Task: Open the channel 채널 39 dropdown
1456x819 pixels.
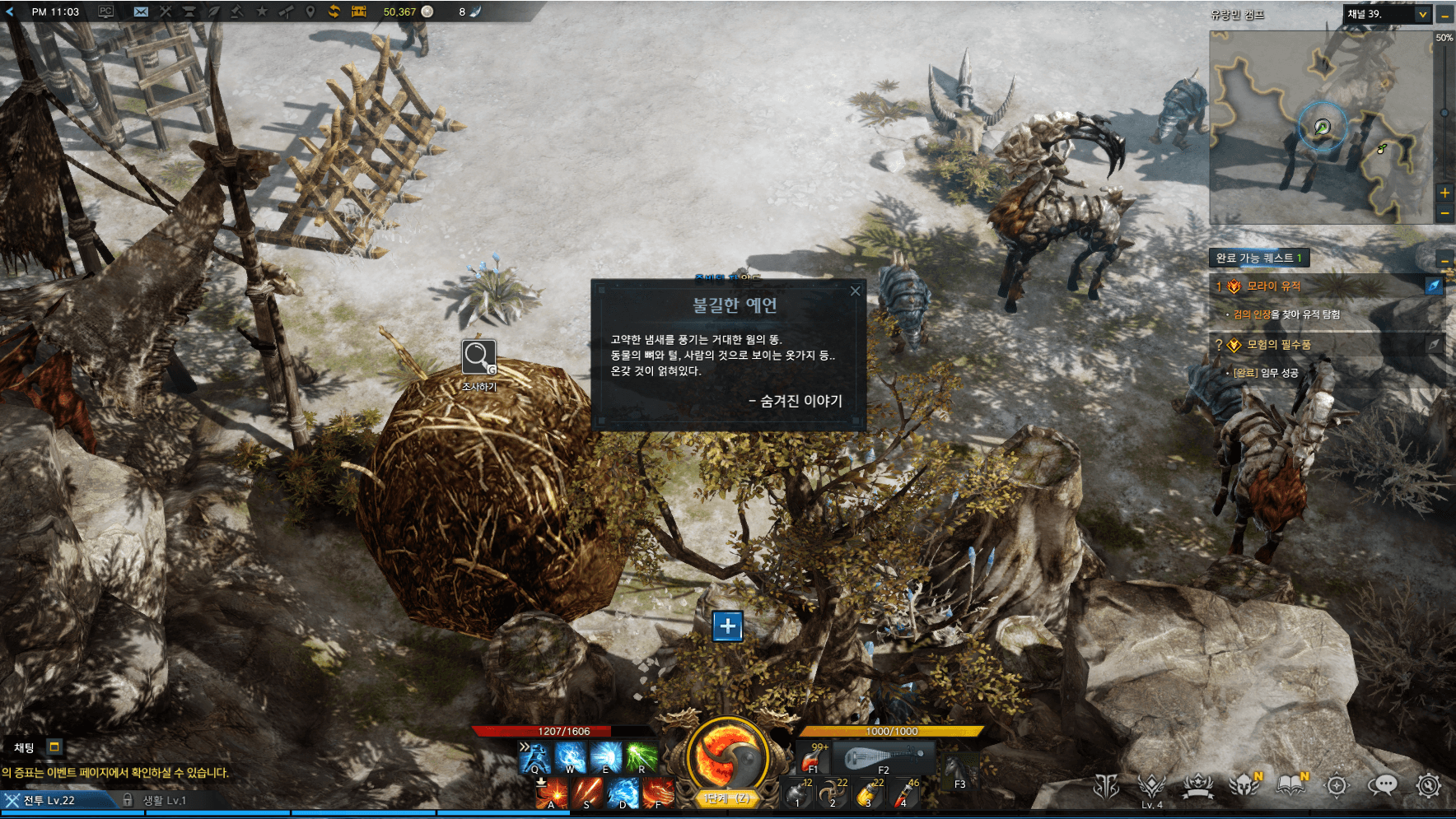Action: [x=1422, y=14]
